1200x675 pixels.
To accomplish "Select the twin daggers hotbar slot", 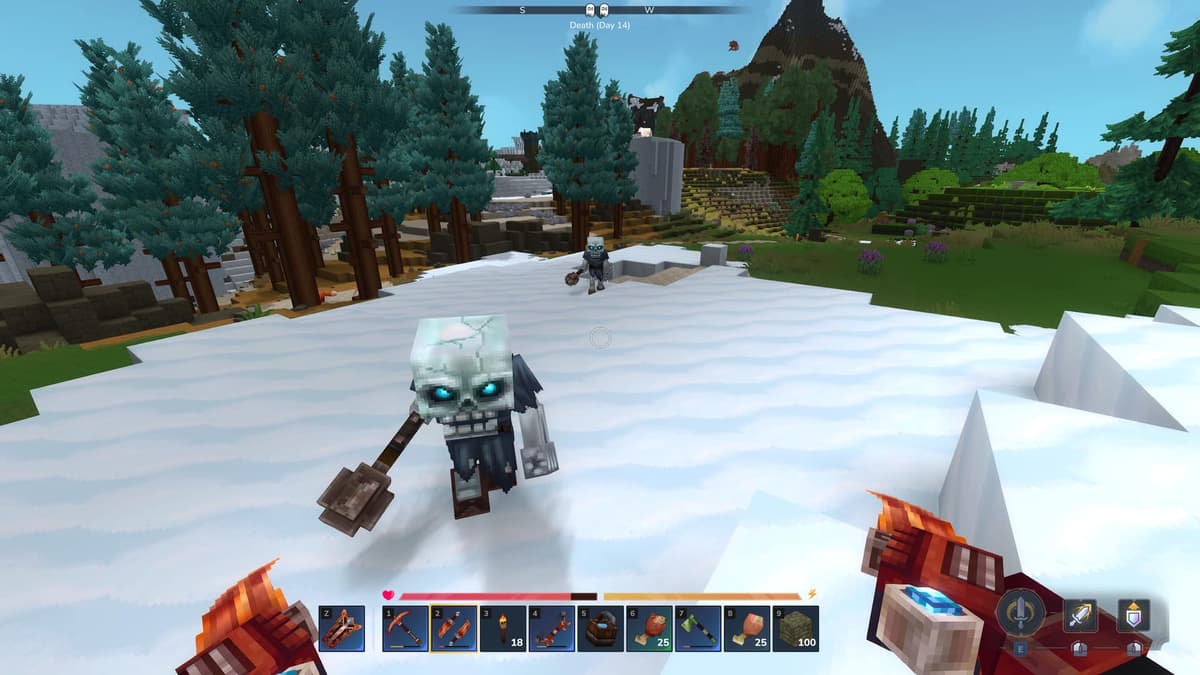I will [x=454, y=629].
